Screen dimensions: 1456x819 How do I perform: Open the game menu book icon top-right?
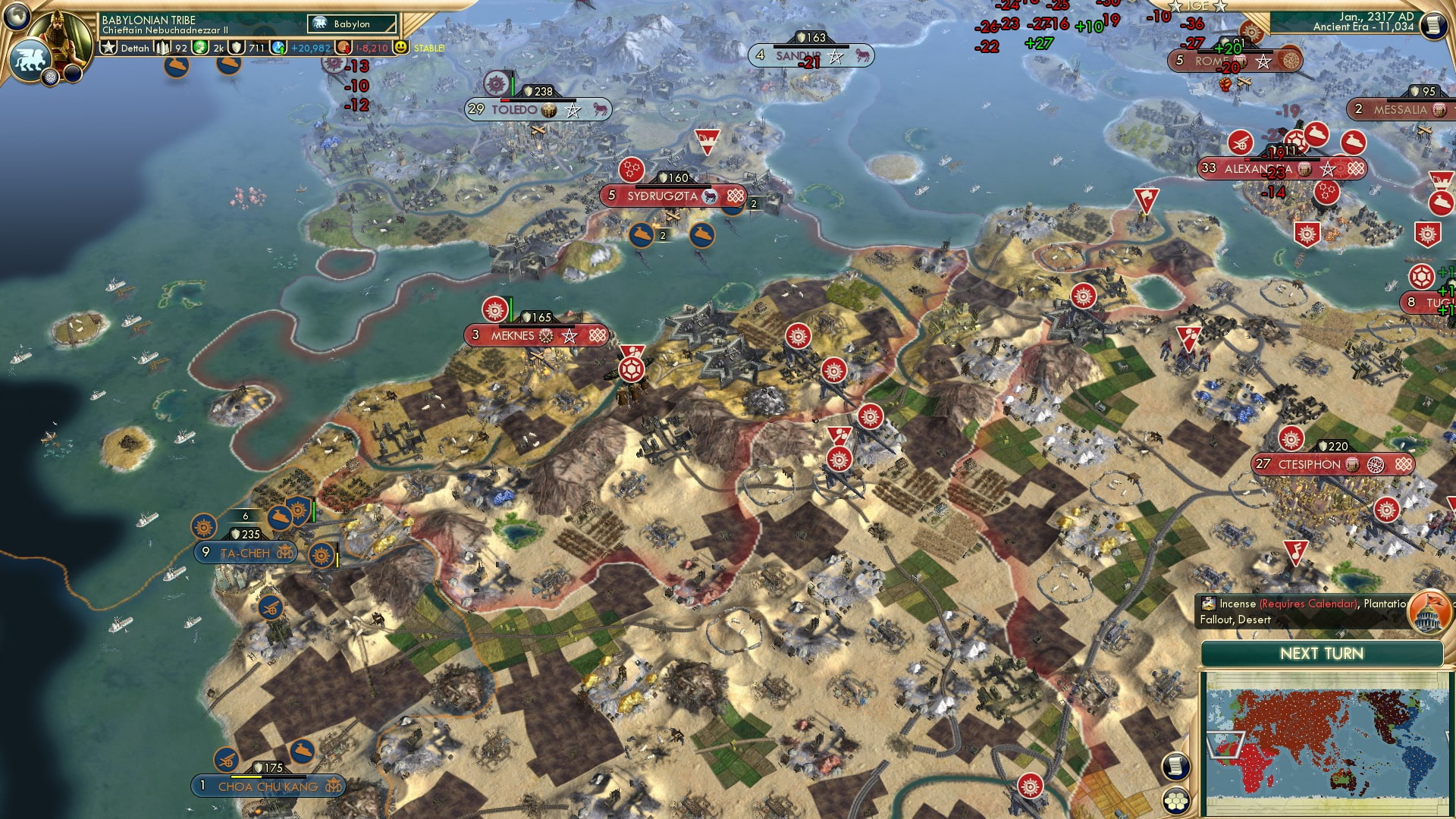click(x=1436, y=24)
